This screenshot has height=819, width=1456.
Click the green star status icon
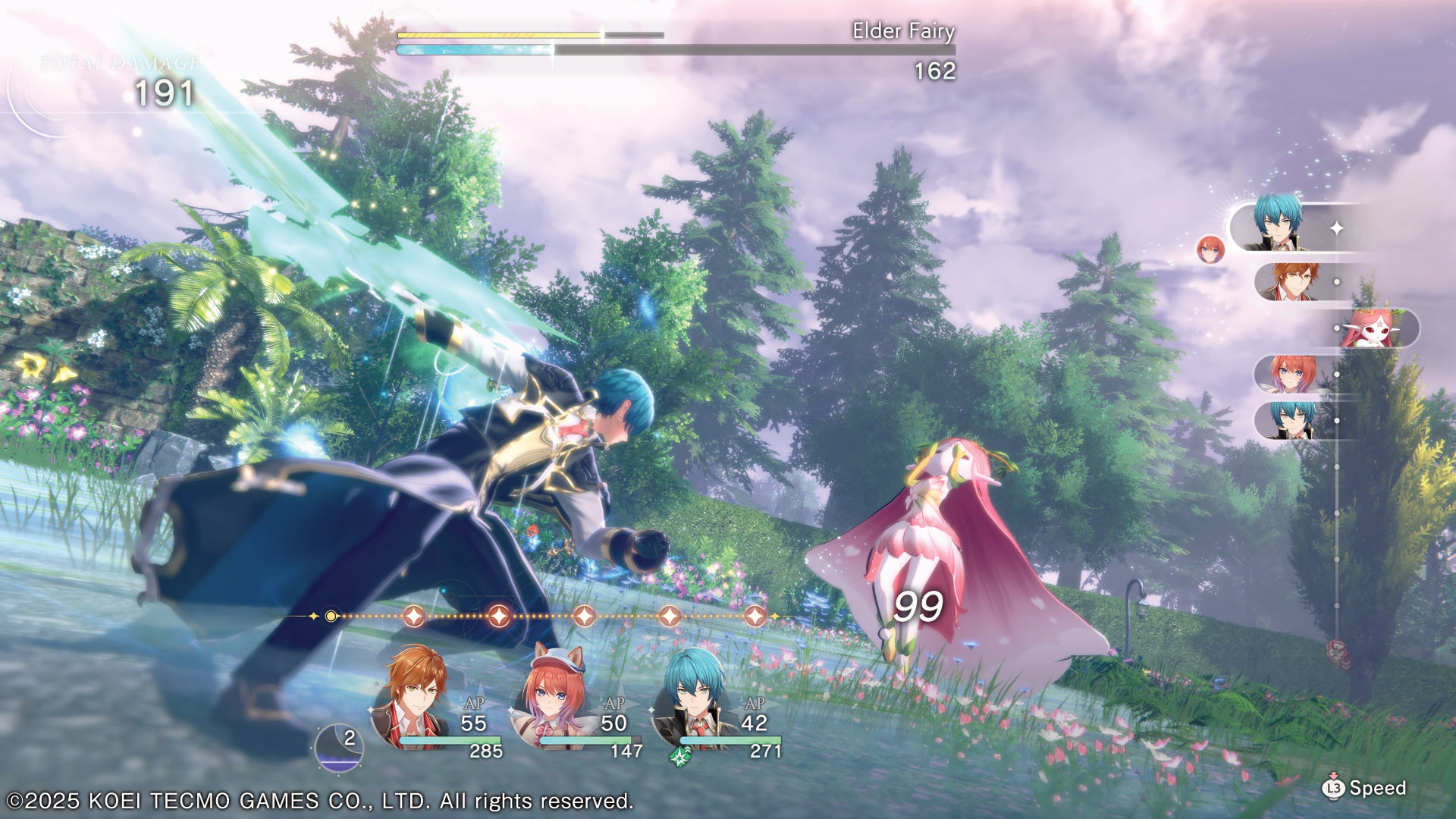(679, 756)
